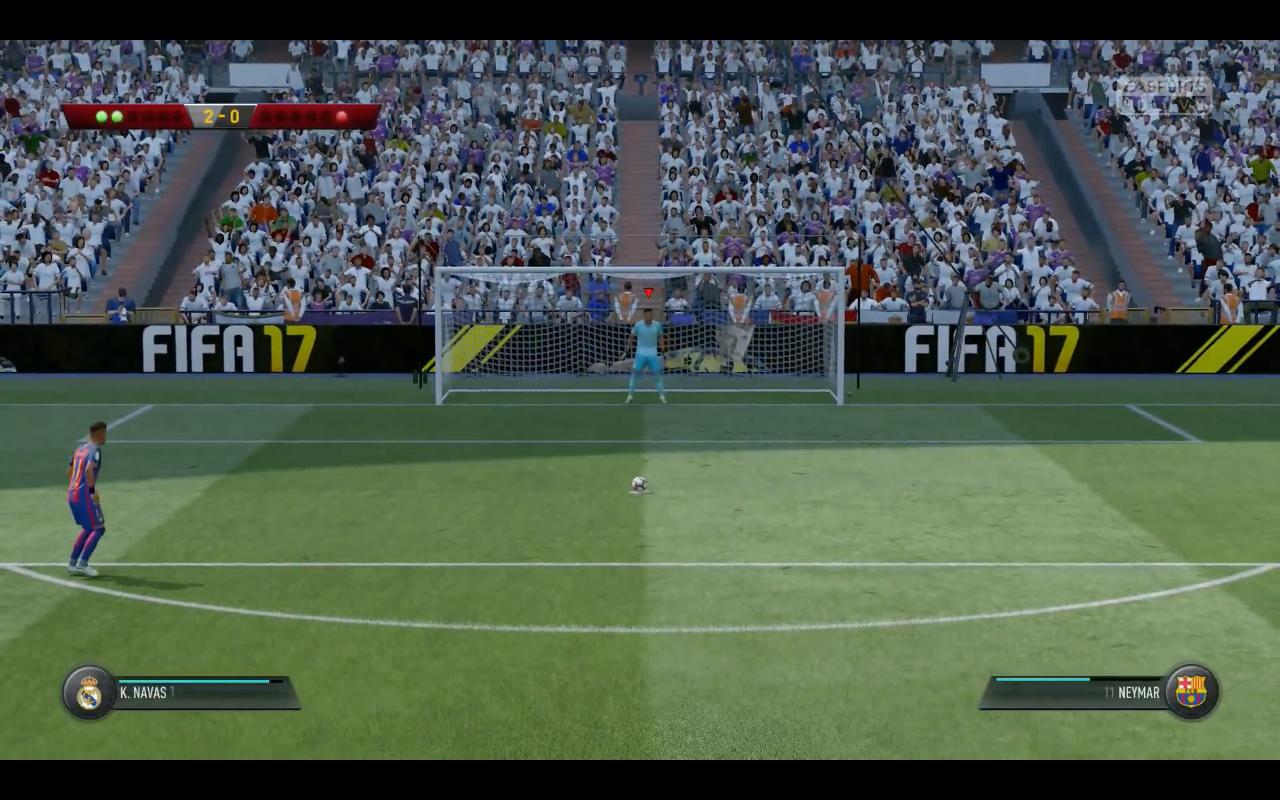Select the Real Madrid club crest icon

pos(86,692)
